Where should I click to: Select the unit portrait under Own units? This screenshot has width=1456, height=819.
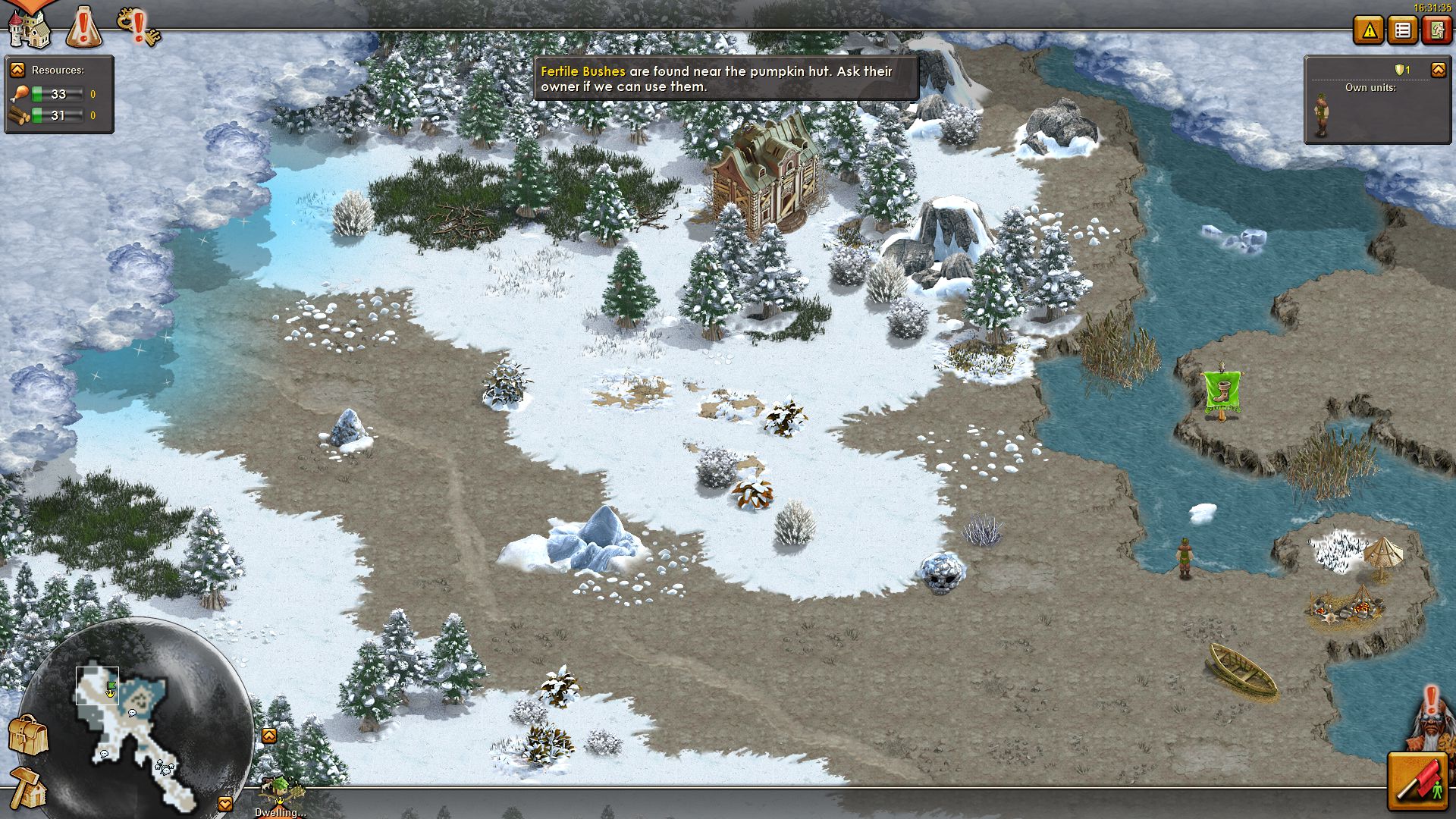click(x=1321, y=115)
